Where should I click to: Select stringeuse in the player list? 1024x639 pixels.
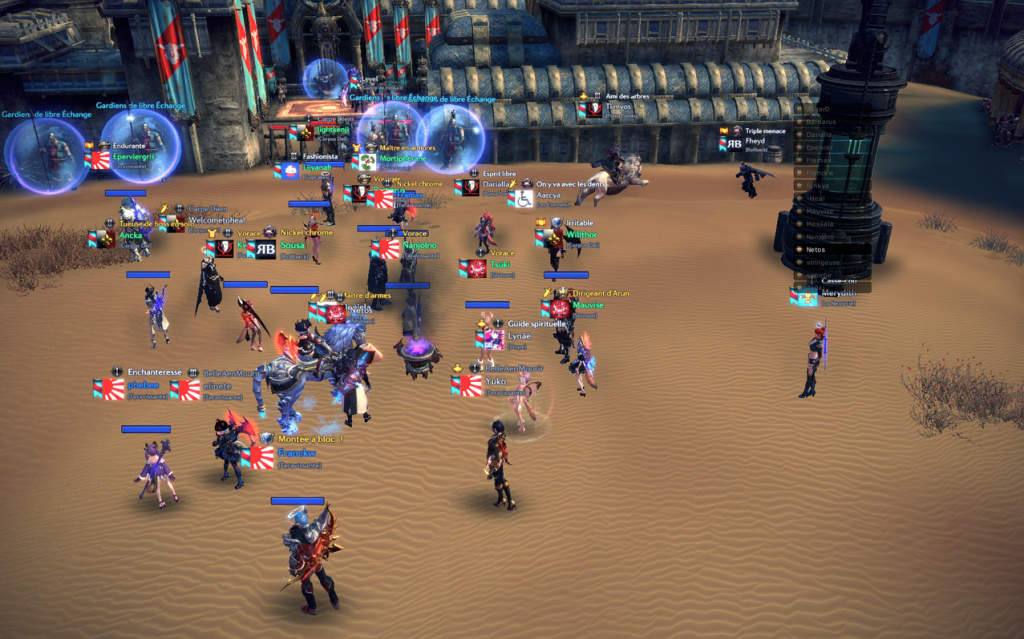(x=821, y=262)
